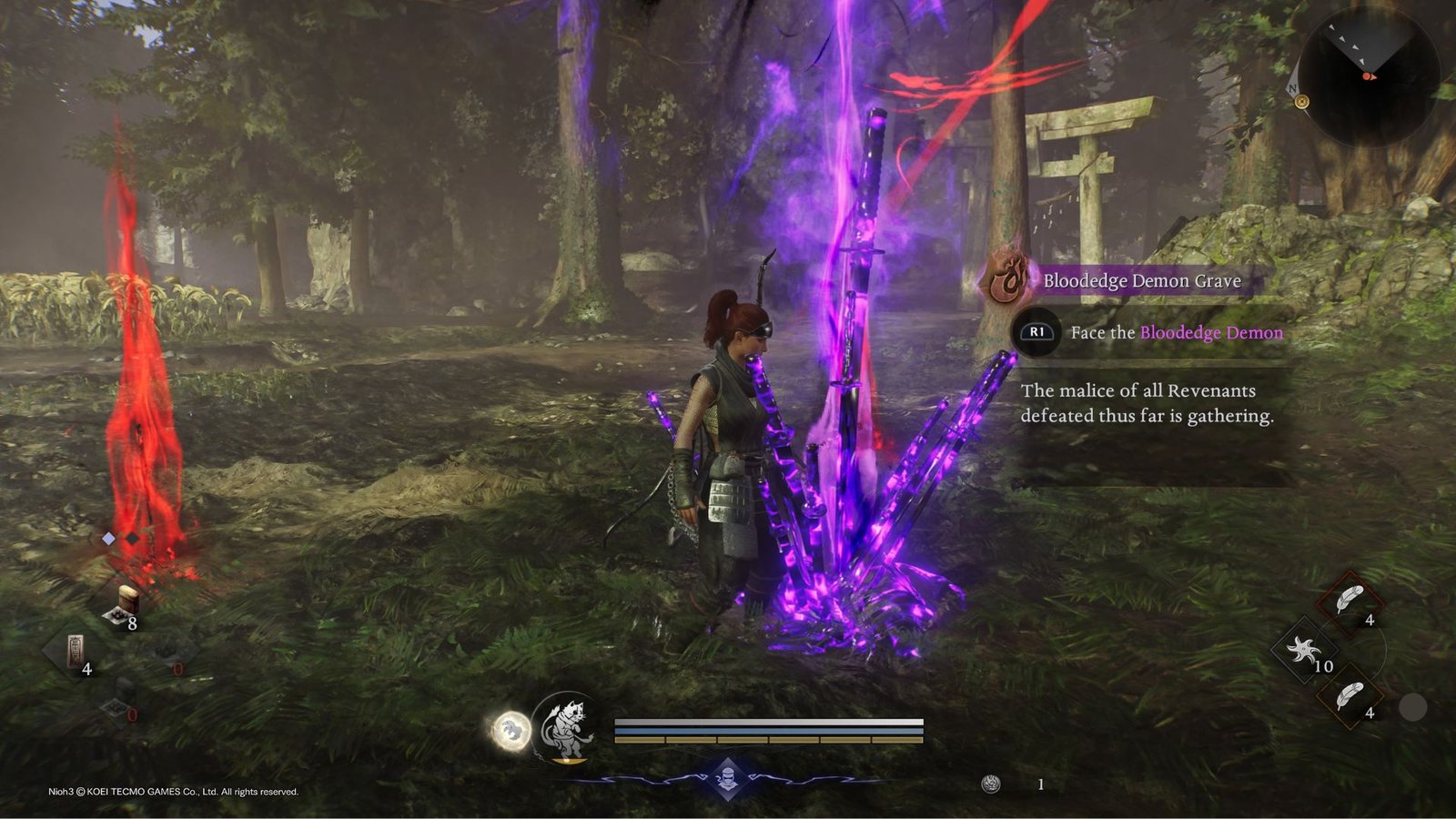
Task: Choose the Face the Bloodedge Demon option
Action: 1176,332
